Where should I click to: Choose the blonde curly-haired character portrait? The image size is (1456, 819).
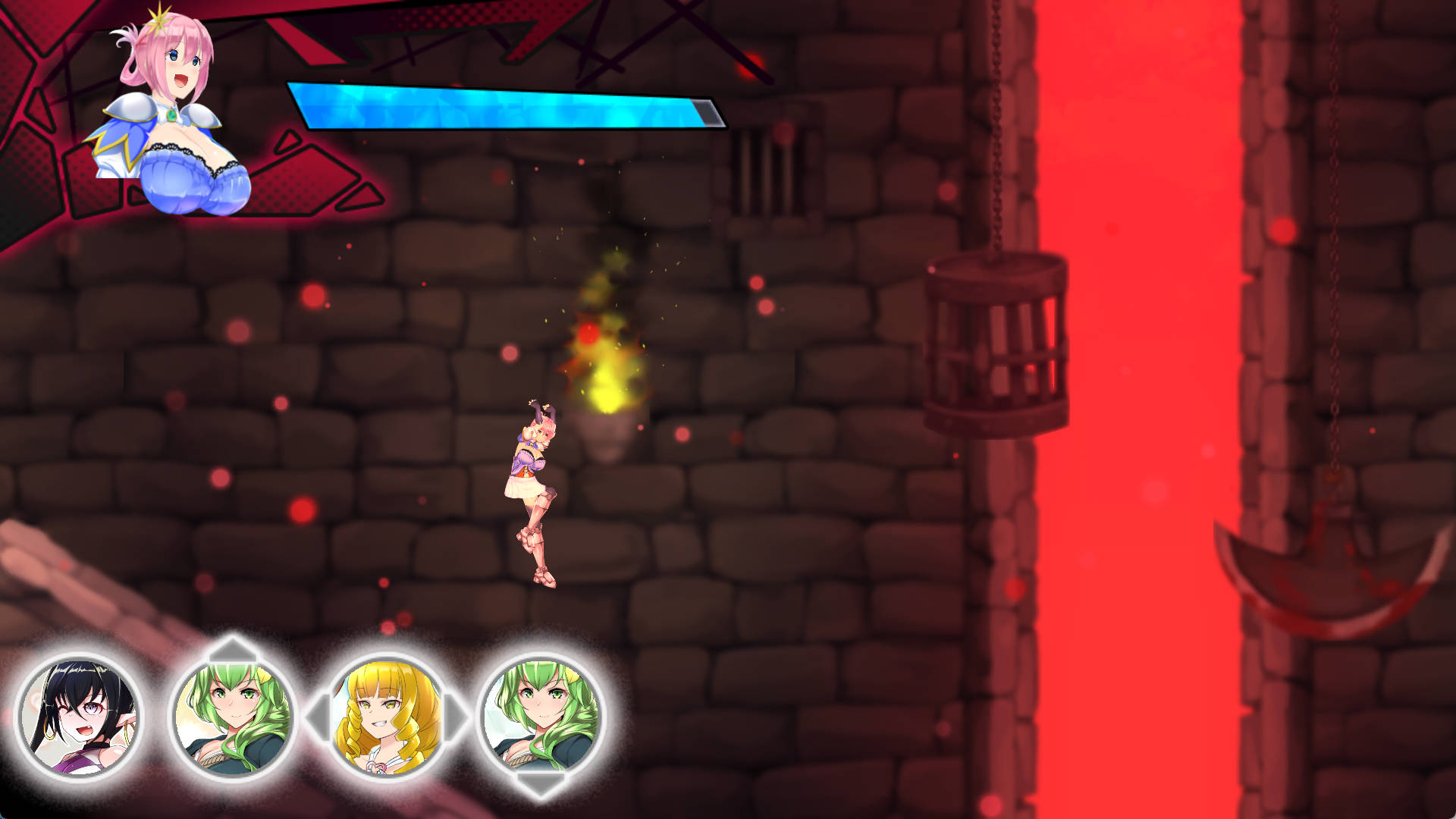click(x=387, y=717)
